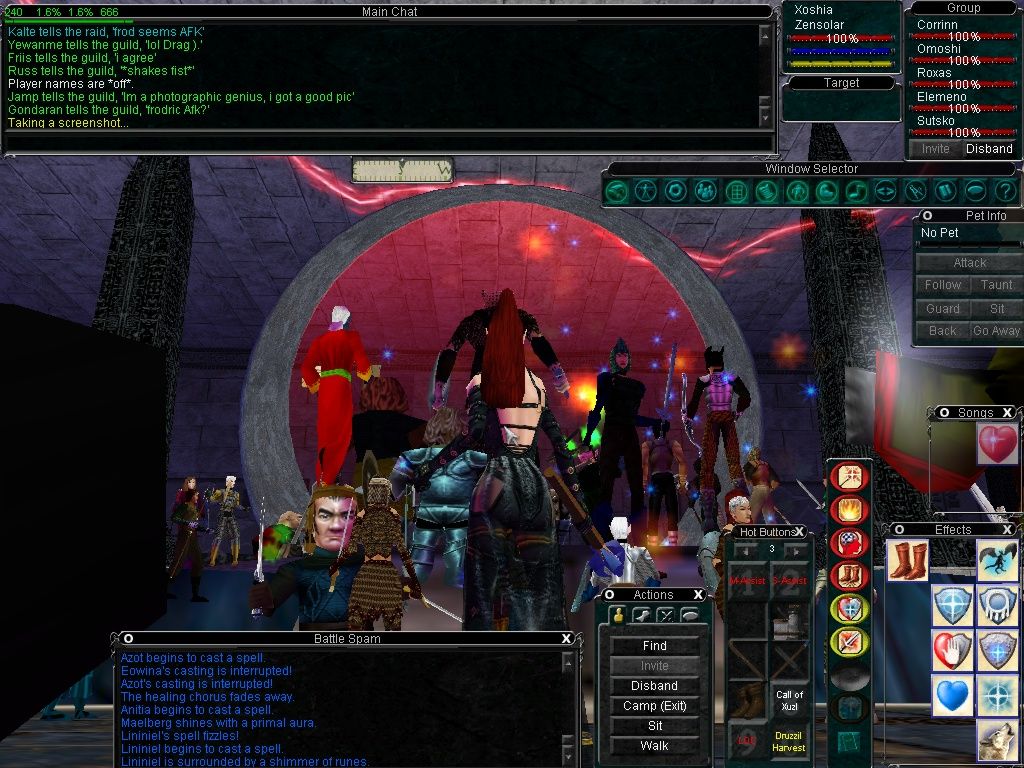Activate the Call of Xuzl hot button
The width and height of the screenshot is (1024, 768).
(789, 700)
